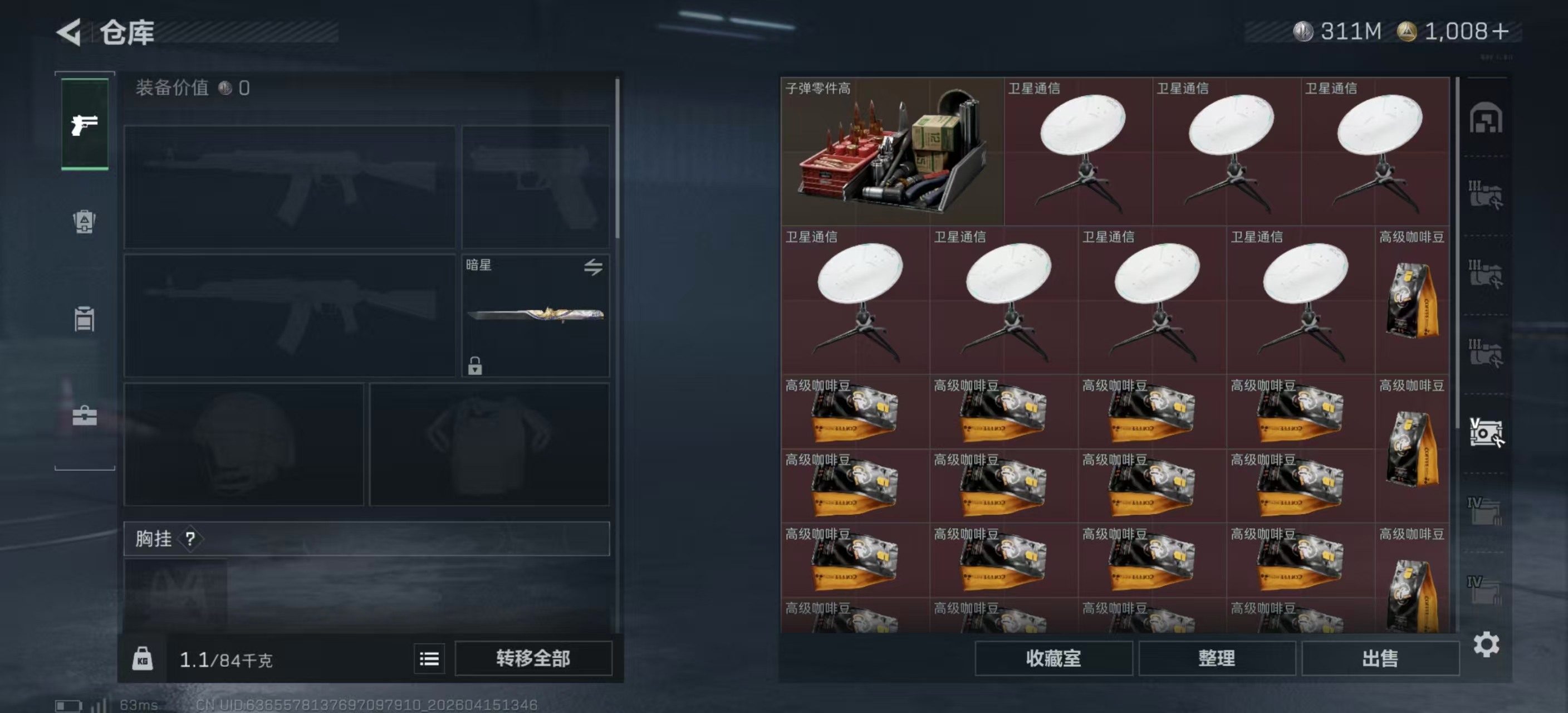Transfer everything with 转移全部

(x=533, y=658)
